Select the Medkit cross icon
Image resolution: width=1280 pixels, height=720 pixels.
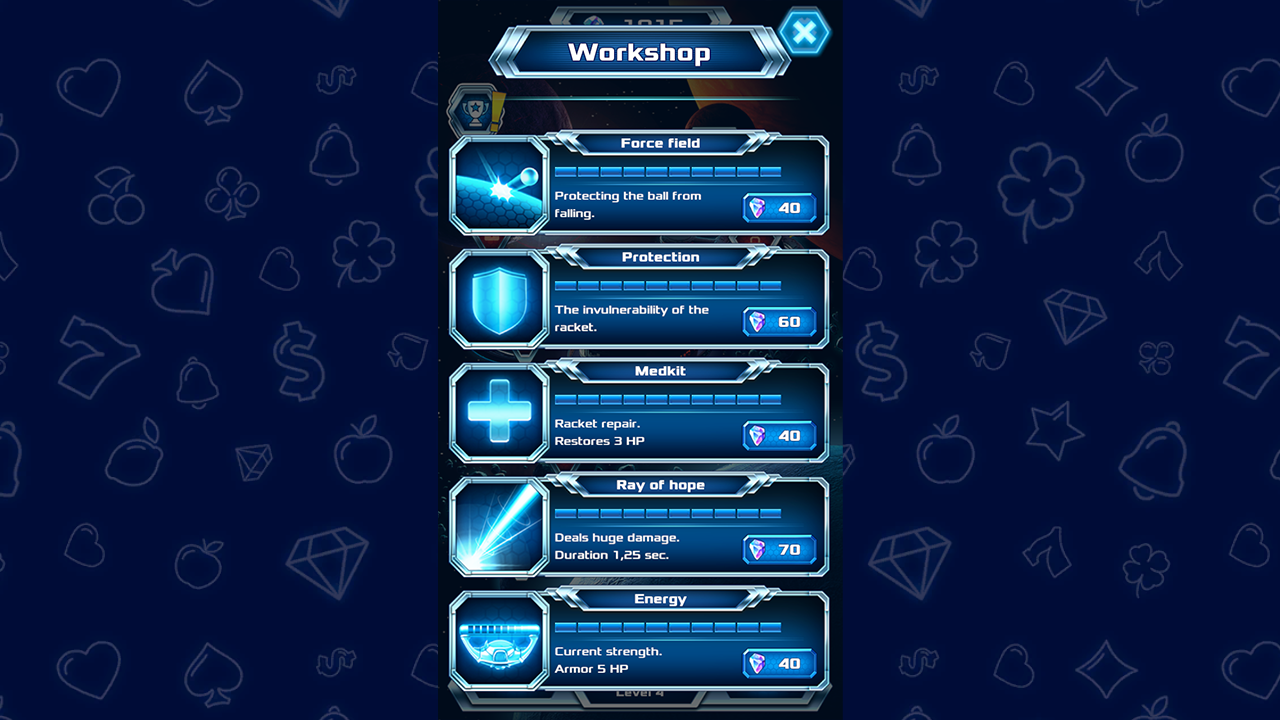click(498, 412)
